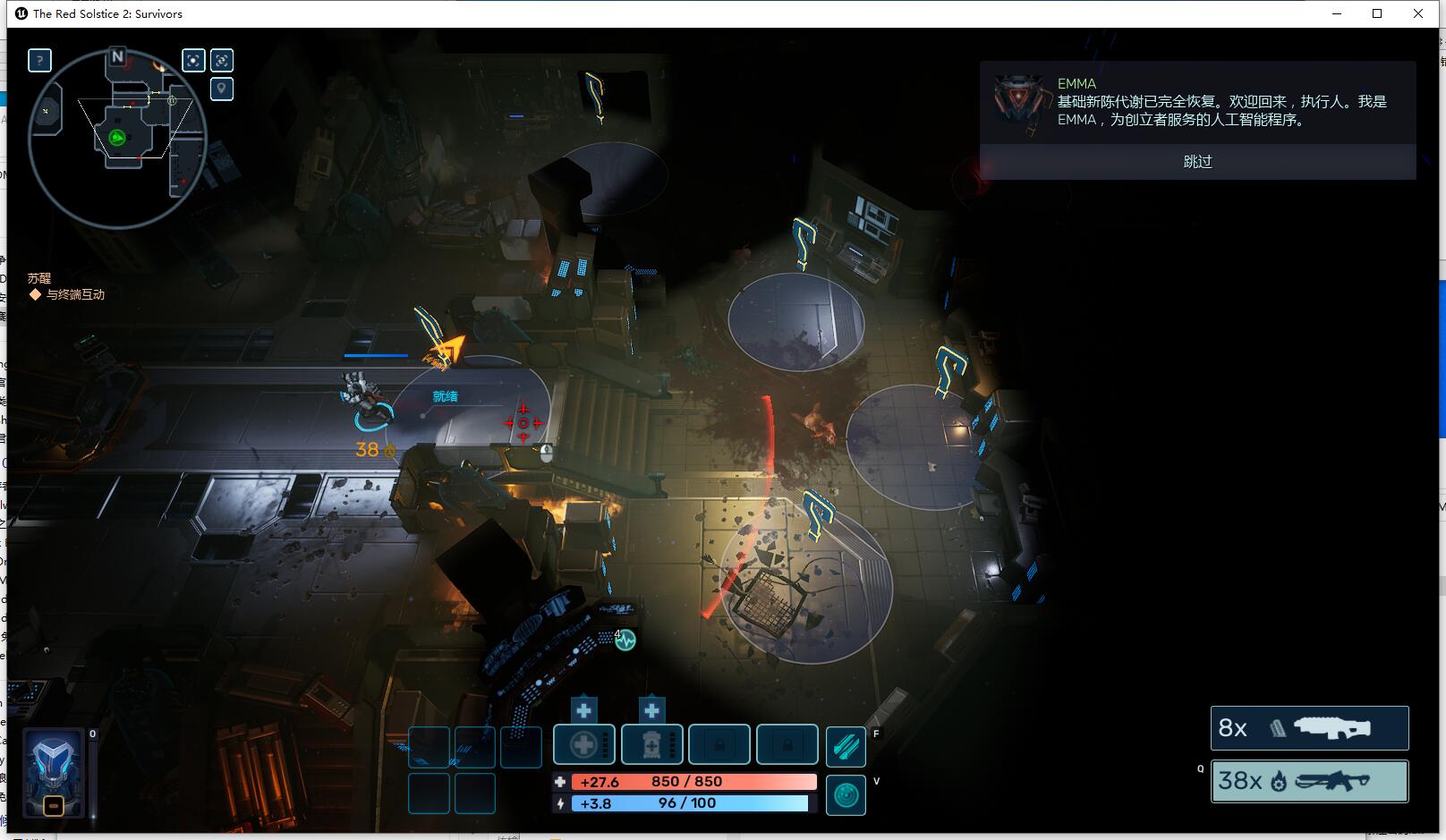1446x840 pixels.
Task: Click the 与终端互动 objective in the tracker
Action: [x=75, y=294]
